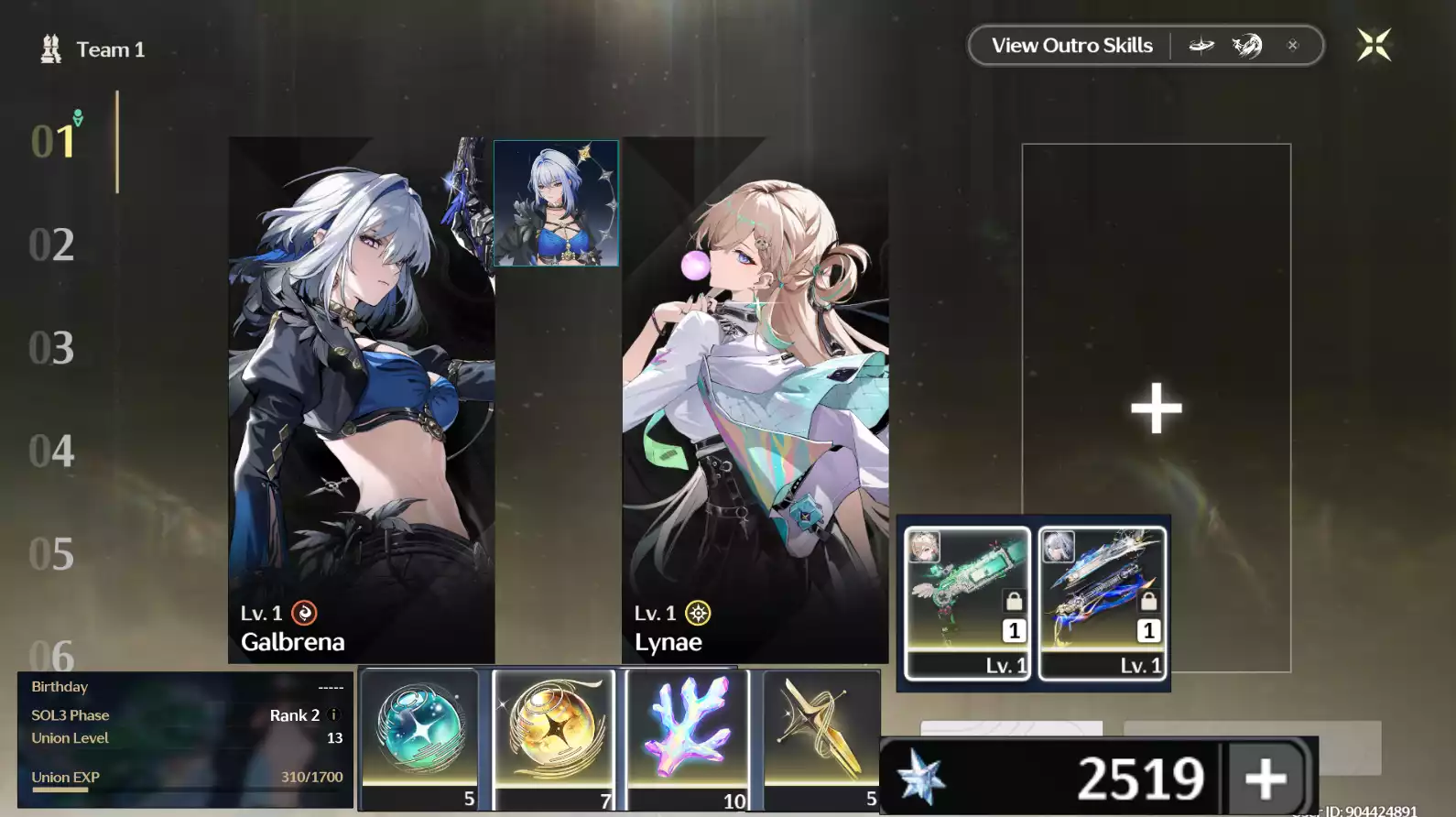Click Galbrena's small portrait thumbnail
Viewport: 1456px width, 817px height.
(556, 203)
